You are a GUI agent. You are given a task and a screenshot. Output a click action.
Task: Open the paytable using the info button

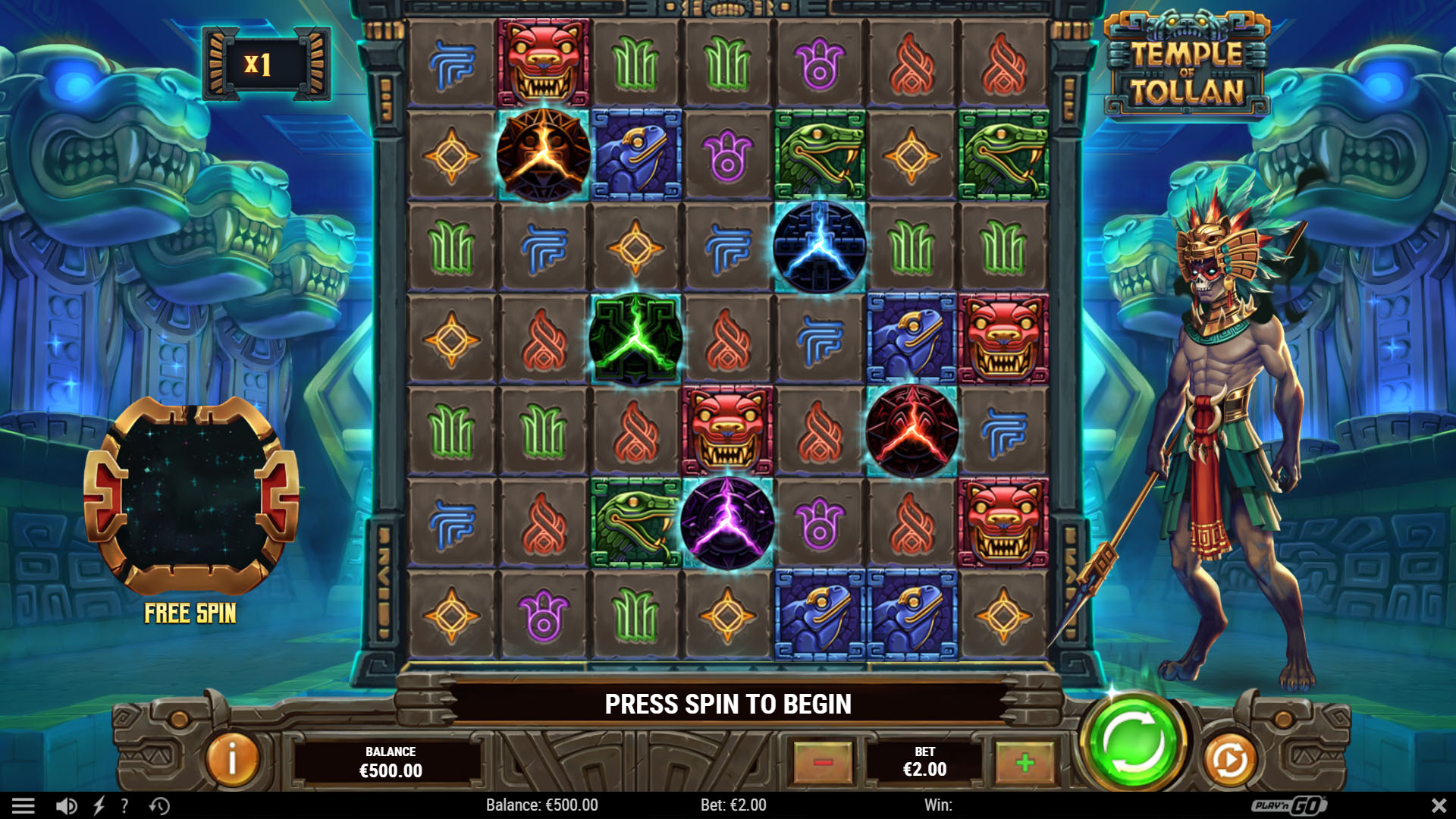[231, 758]
